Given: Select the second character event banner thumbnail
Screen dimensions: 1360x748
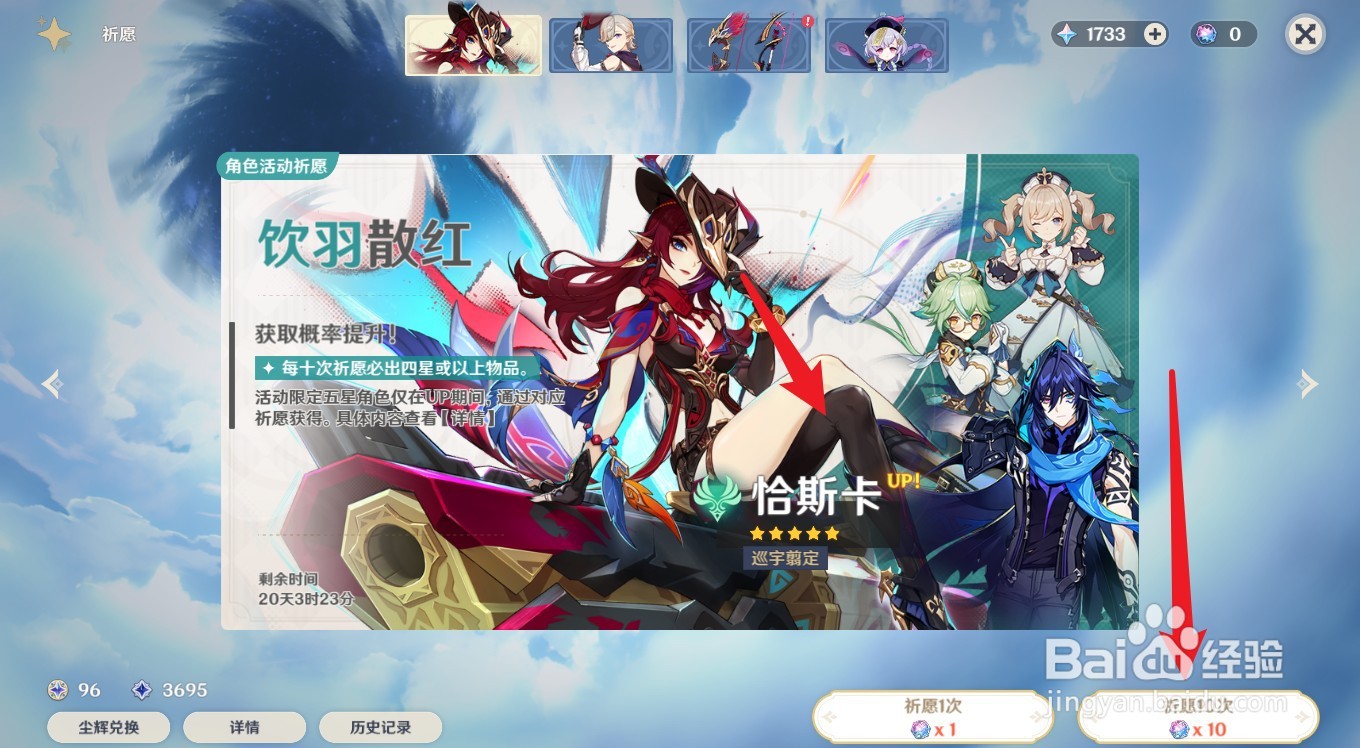Looking at the screenshot, I should pos(610,44).
